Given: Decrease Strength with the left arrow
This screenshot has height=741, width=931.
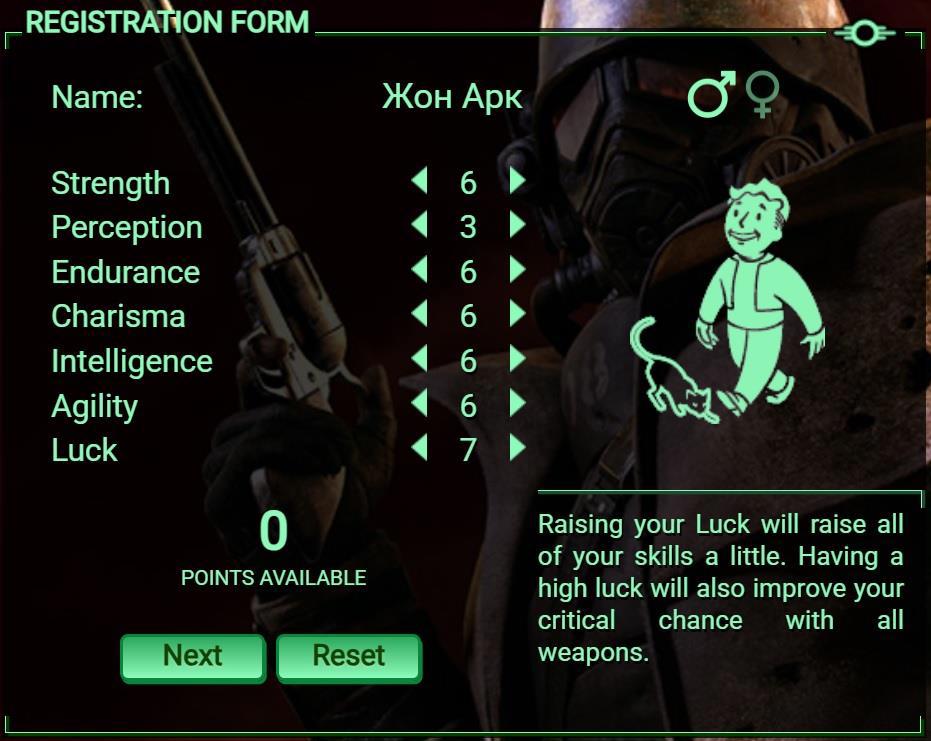Looking at the screenshot, I should [419, 181].
